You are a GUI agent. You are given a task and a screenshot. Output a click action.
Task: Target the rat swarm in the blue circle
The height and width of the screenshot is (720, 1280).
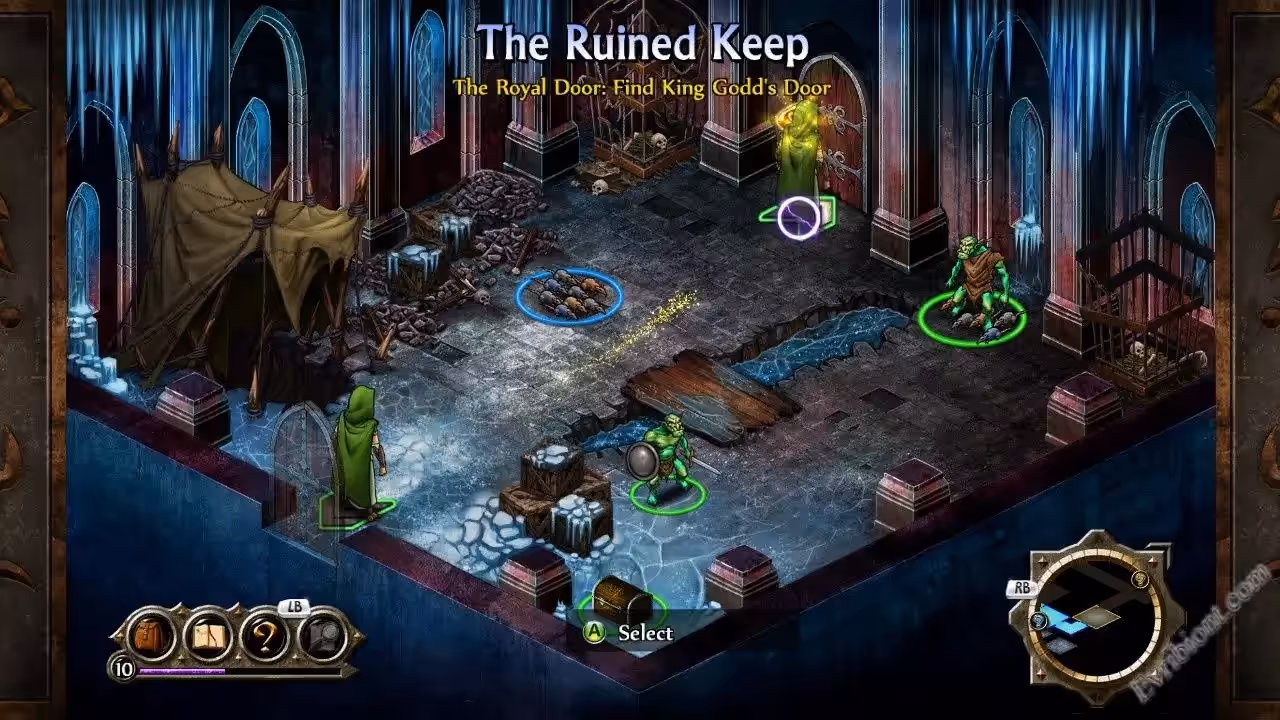(x=569, y=295)
